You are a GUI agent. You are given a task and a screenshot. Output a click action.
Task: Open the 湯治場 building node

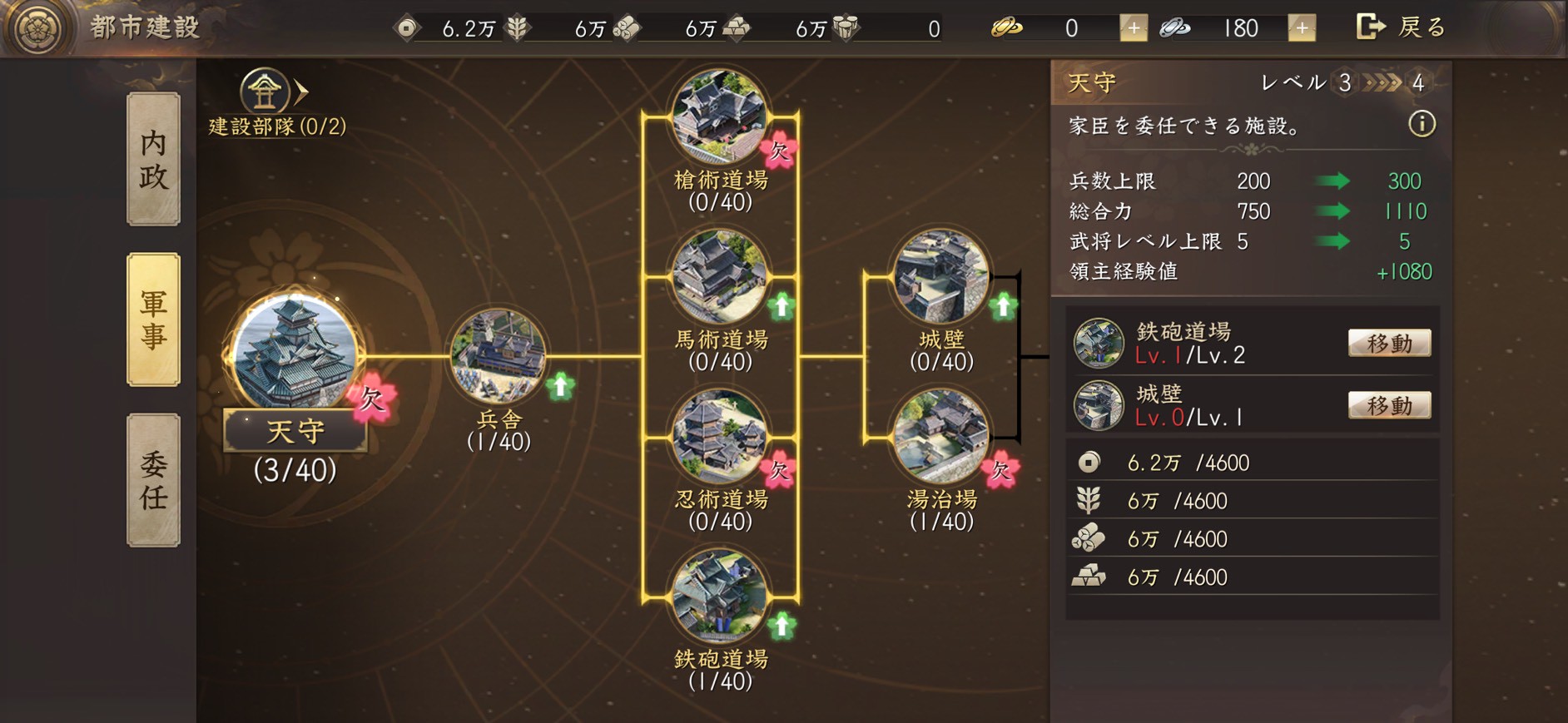[940, 436]
